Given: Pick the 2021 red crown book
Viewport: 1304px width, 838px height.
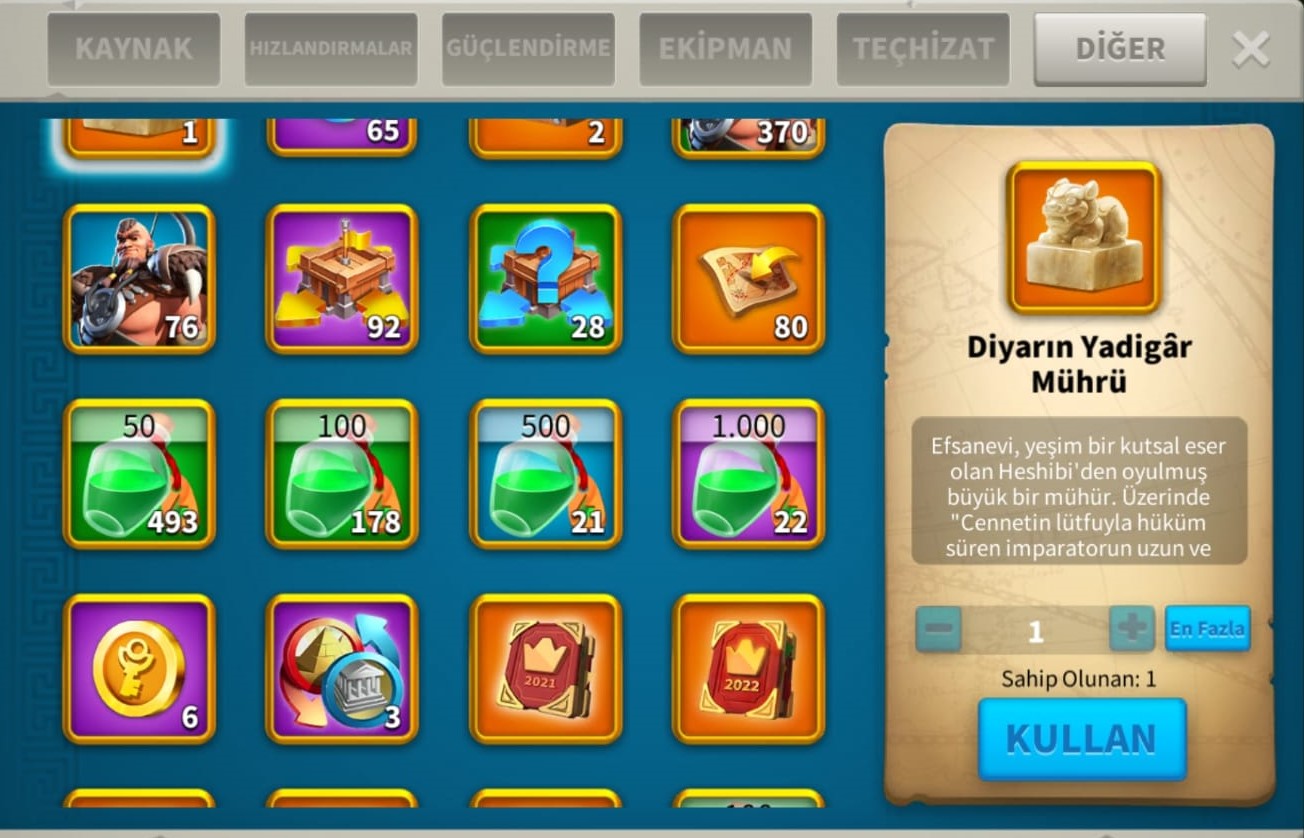Looking at the screenshot, I should coord(546,669).
